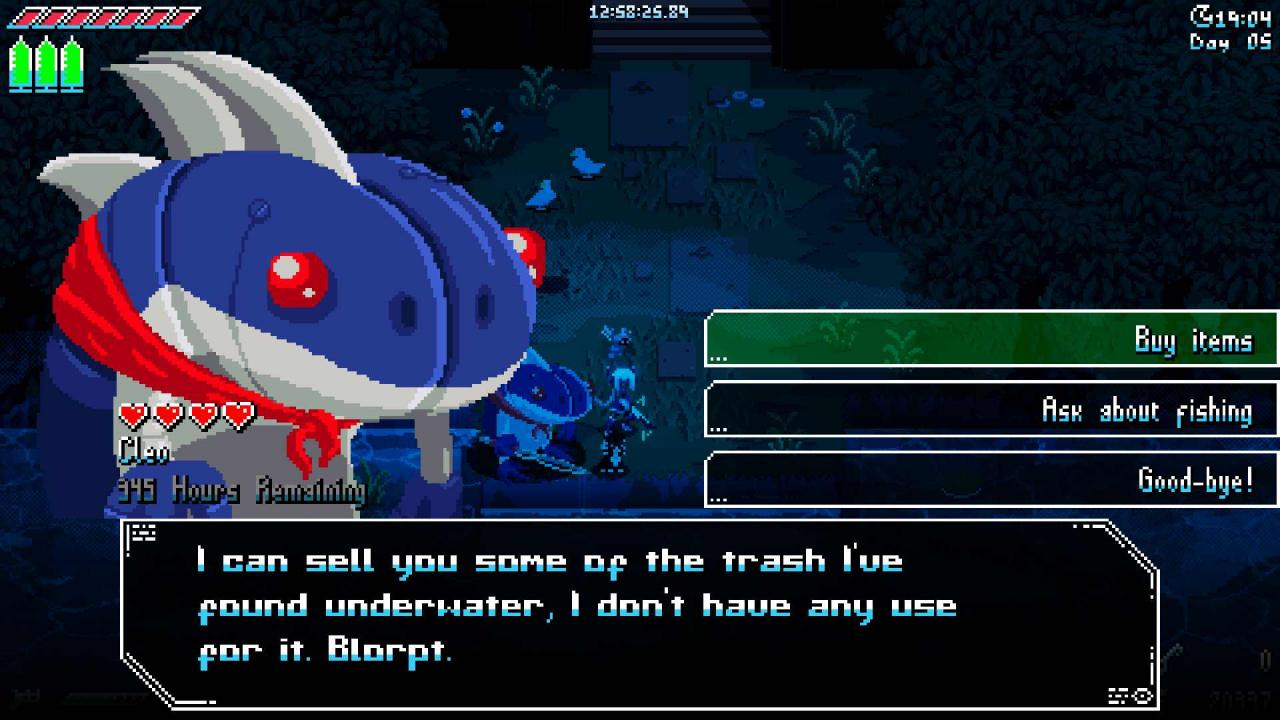Advance the dialogue box text
Viewport: 1280px width, 720px height.
[x=640, y=612]
